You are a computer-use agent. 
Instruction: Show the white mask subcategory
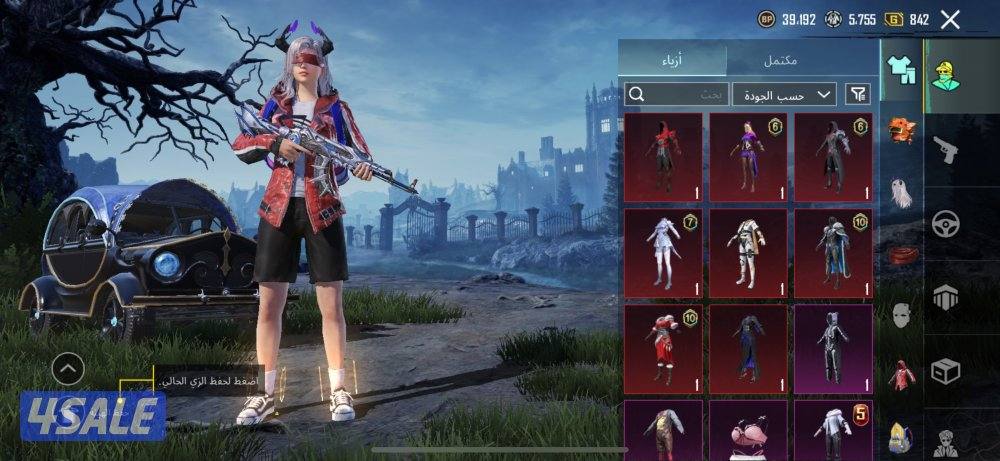(902, 315)
